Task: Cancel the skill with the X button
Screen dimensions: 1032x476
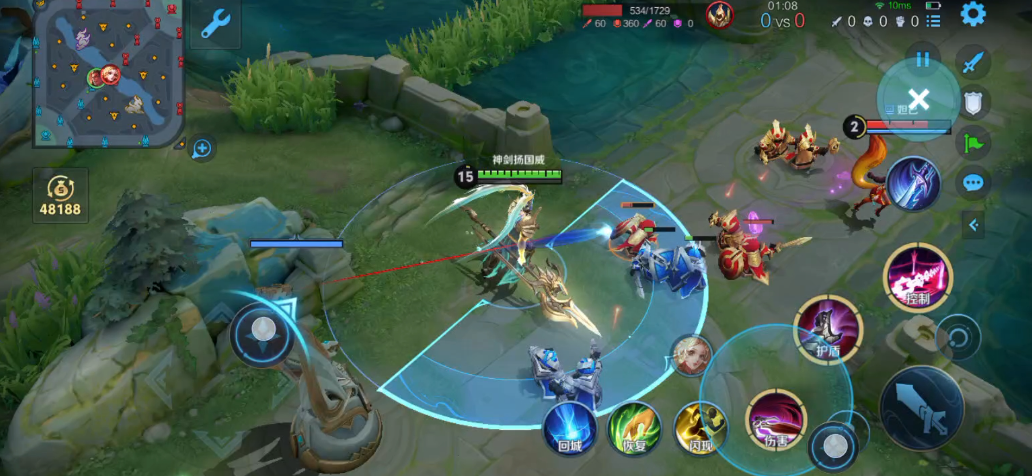Action: pos(919,98)
